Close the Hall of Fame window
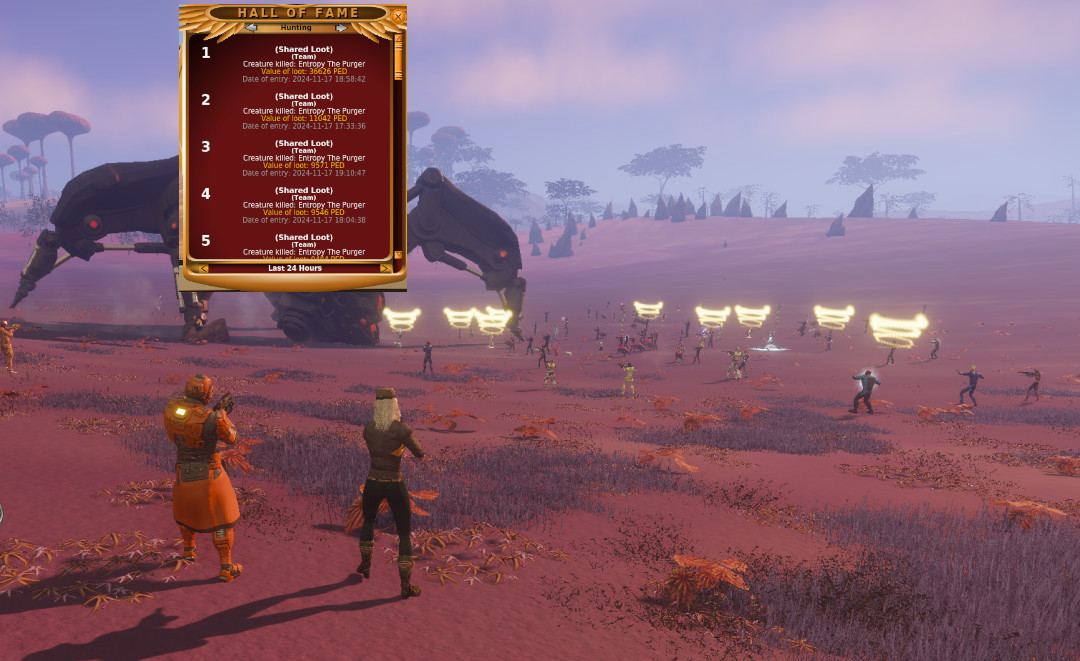 pyautogui.click(x=398, y=16)
